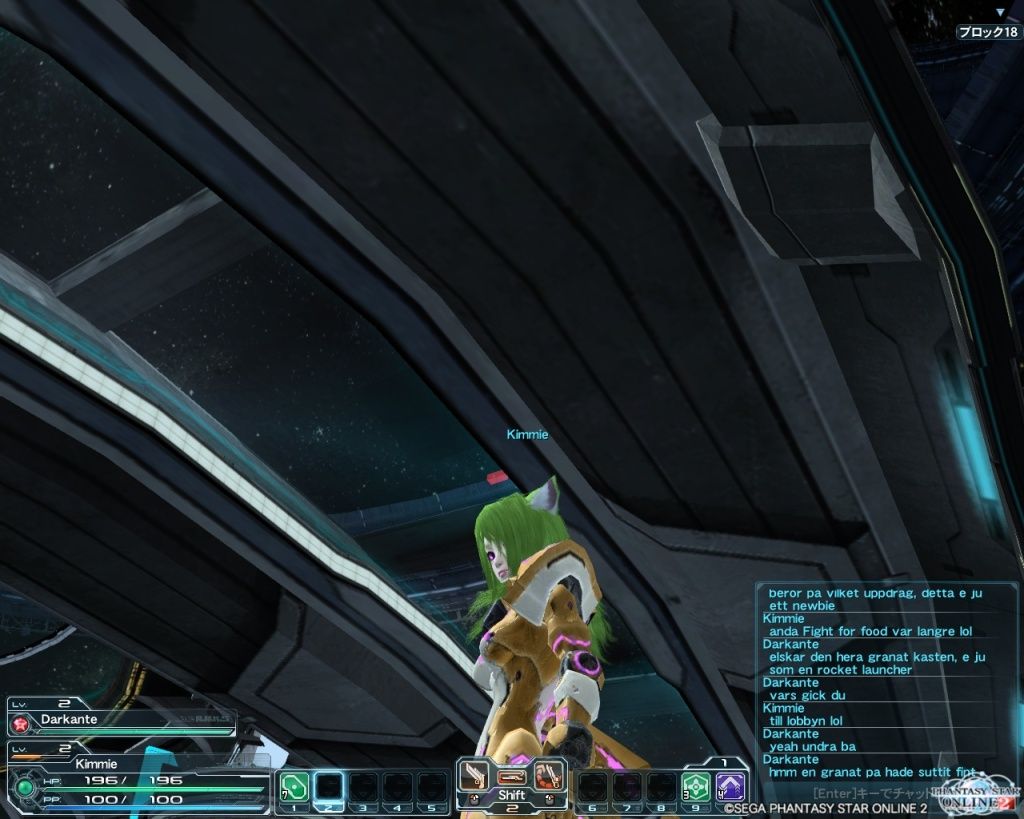Open the Block 18 area label

988,32
